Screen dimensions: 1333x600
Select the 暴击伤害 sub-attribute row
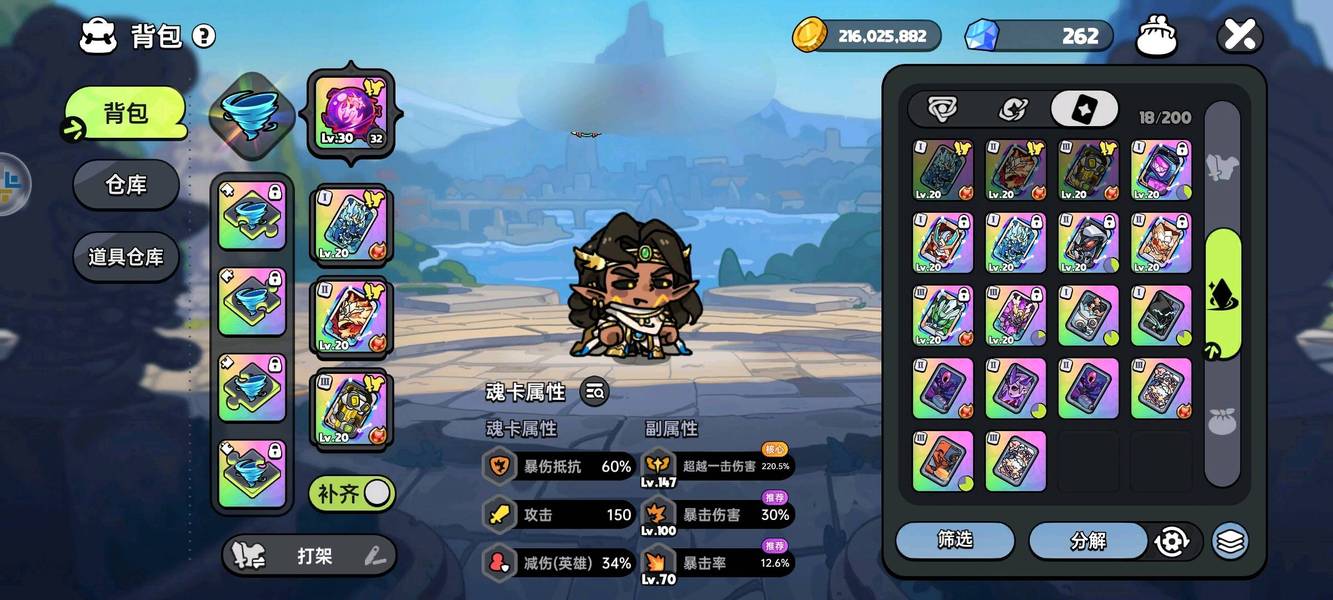click(718, 515)
